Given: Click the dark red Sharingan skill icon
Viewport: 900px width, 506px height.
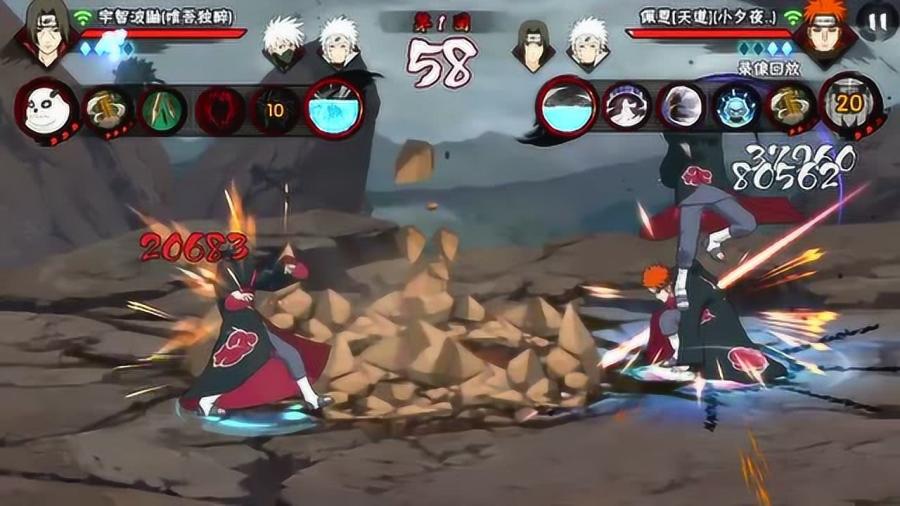Looking at the screenshot, I should [217, 108].
